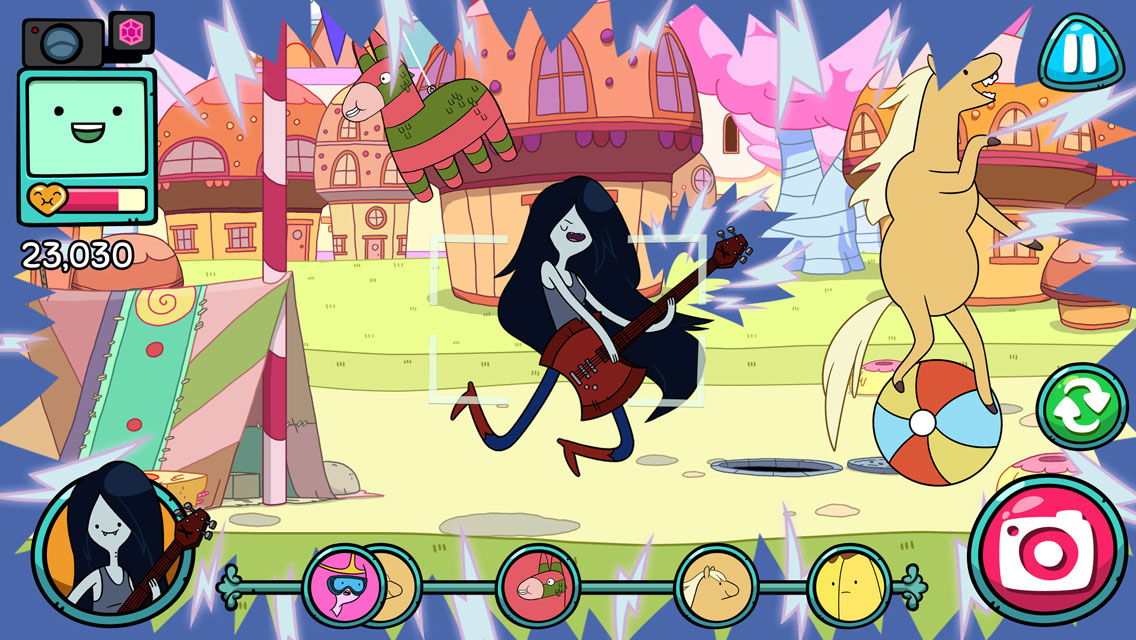Click the pink gem icon
The image size is (1136, 640).
(130, 32)
